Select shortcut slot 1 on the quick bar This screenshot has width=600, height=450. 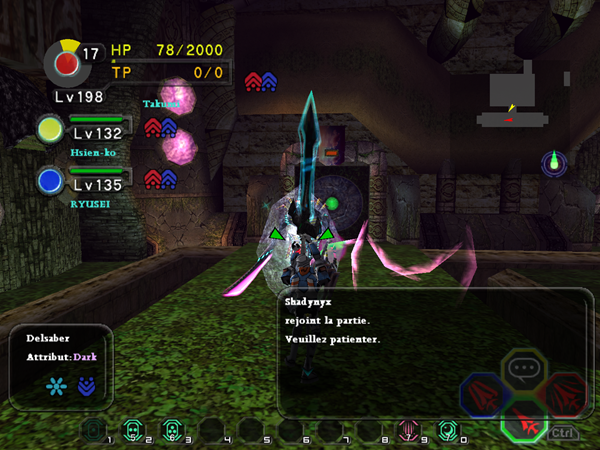(94, 431)
